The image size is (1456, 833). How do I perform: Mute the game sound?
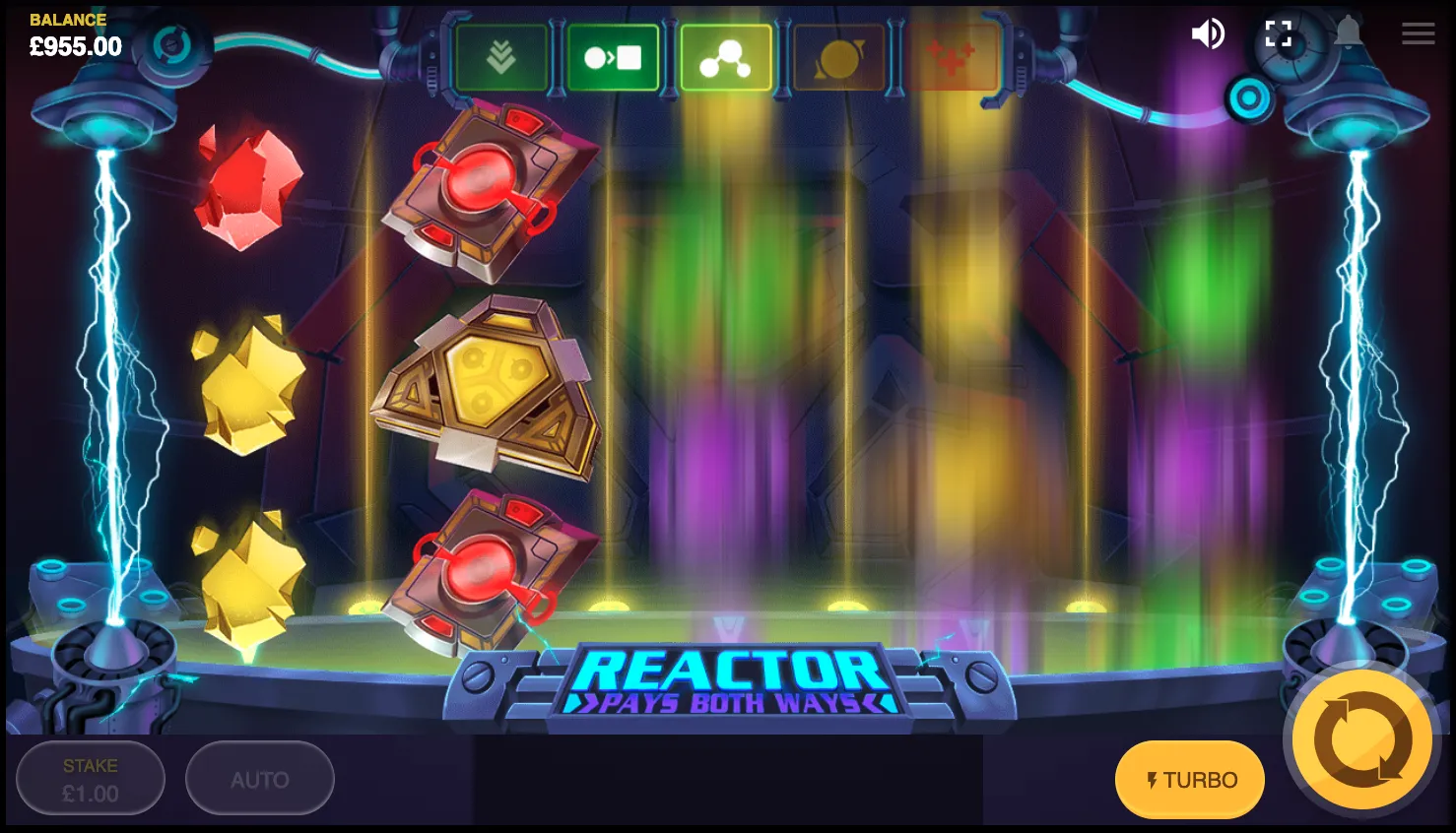[x=1208, y=32]
